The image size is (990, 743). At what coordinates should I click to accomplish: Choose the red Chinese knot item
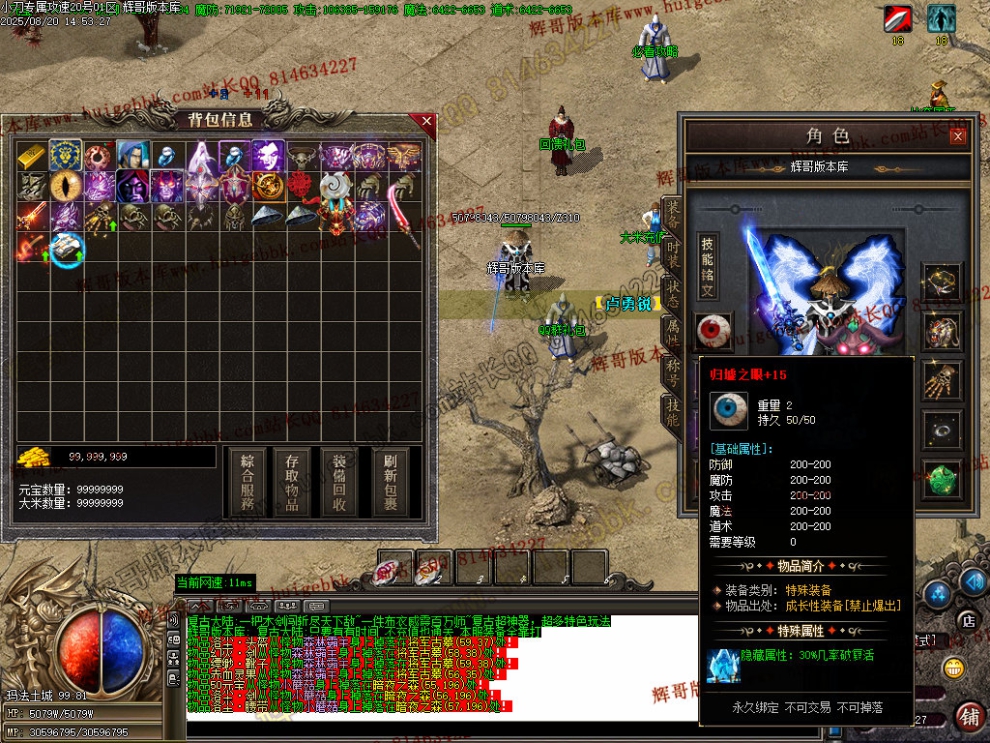pos(300,186)
